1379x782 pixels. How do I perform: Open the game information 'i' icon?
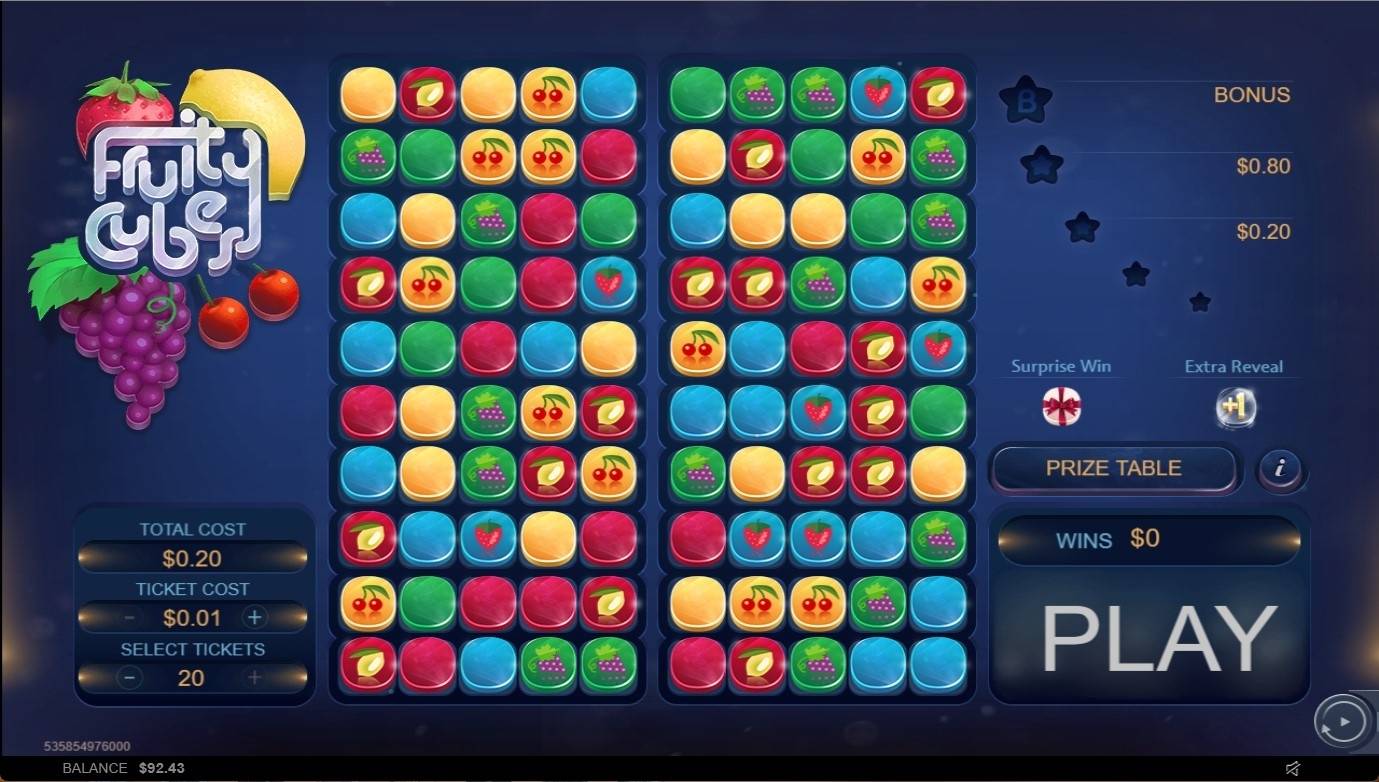pyautogui.click(x=1281, y=470)
